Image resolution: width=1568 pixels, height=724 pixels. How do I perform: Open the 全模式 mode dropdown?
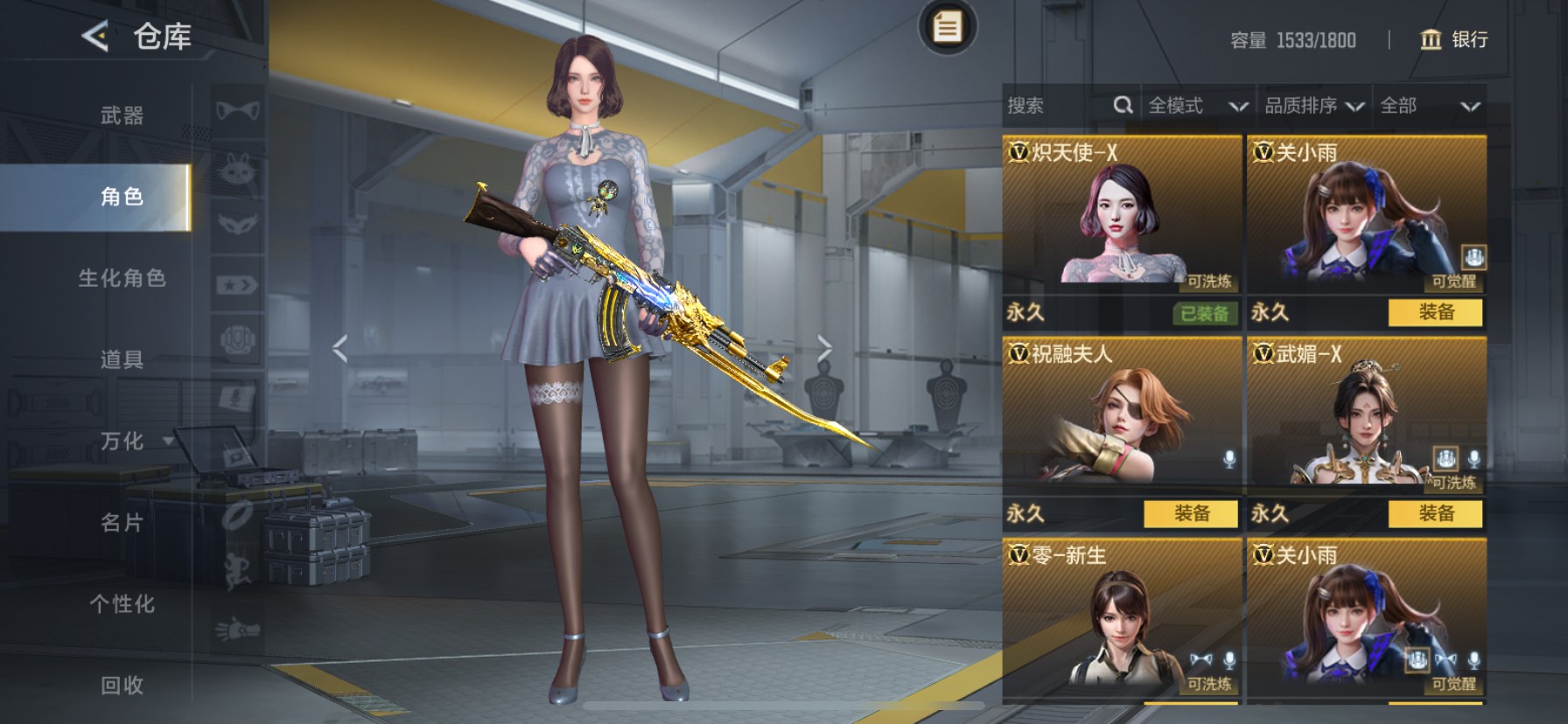1197,106
